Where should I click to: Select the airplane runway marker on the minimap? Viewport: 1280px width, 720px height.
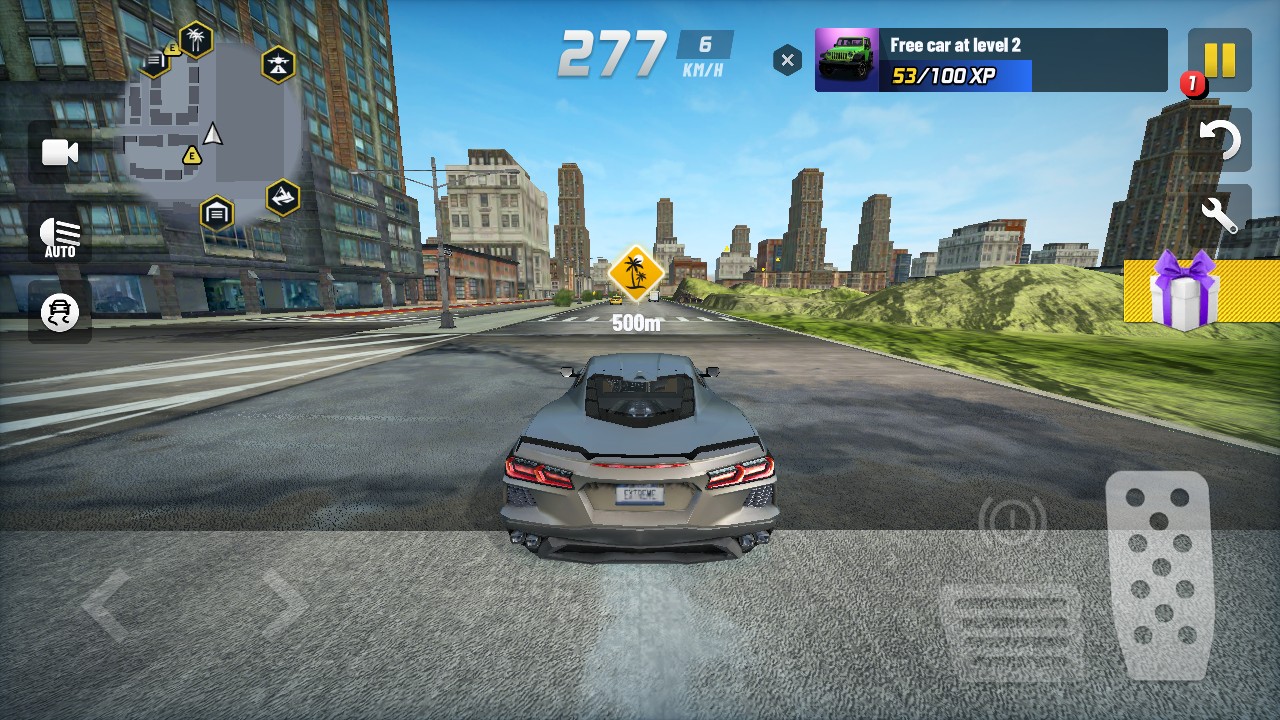[x=278, y=65]
